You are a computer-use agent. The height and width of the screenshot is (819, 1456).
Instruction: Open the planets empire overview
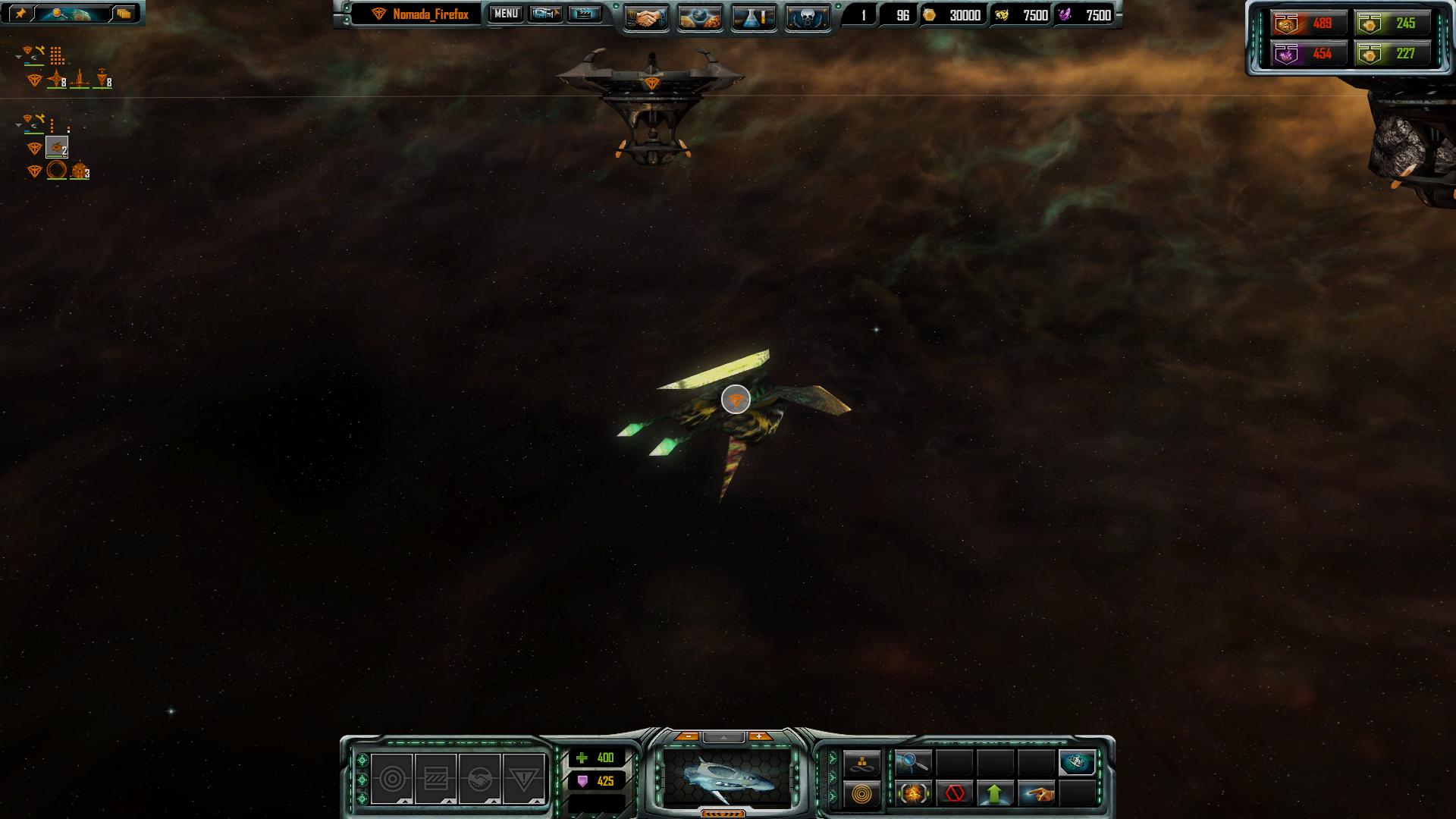(699, 17)
